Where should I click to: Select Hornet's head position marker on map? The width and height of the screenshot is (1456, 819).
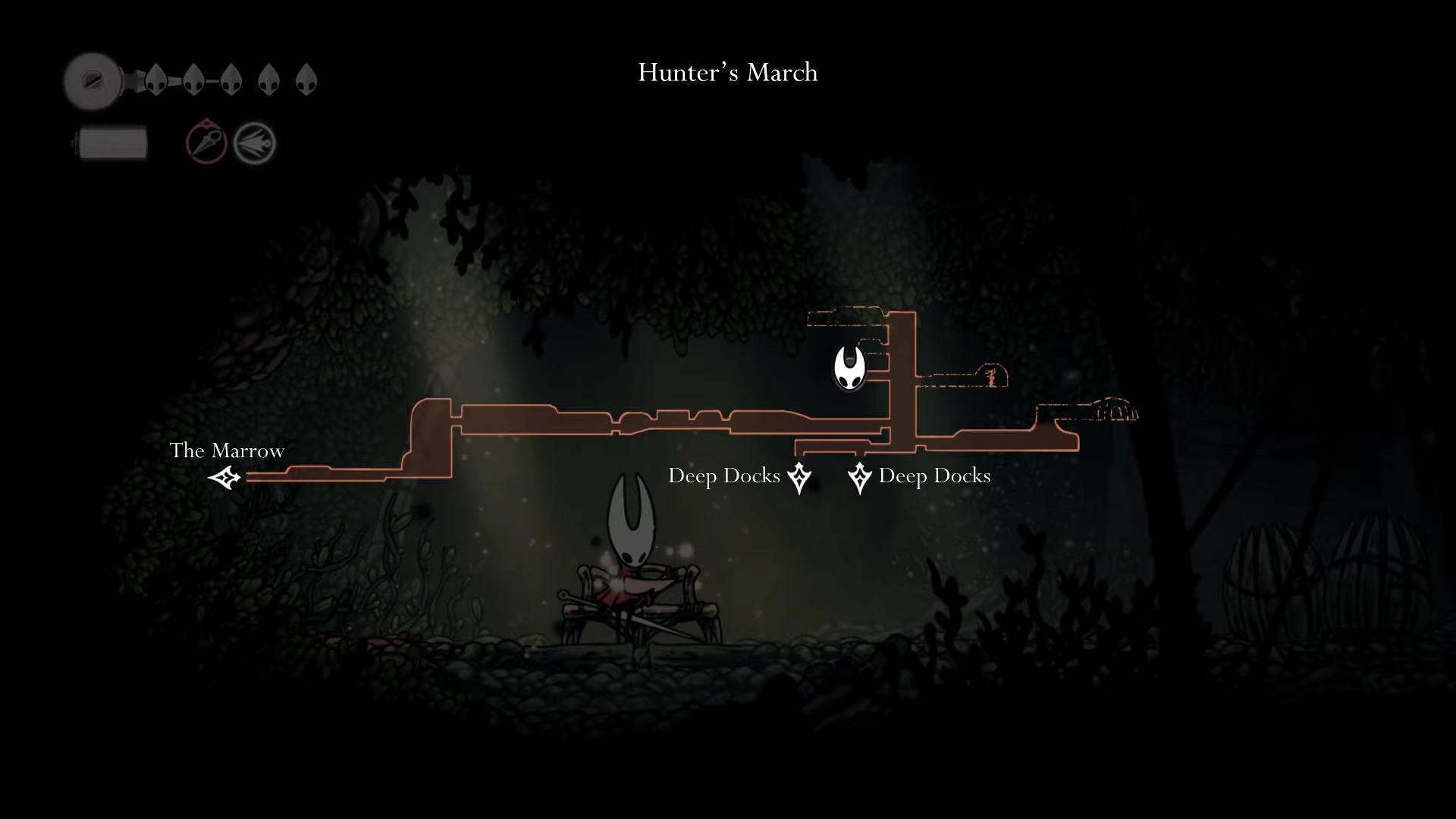click(x=849, y=368)
